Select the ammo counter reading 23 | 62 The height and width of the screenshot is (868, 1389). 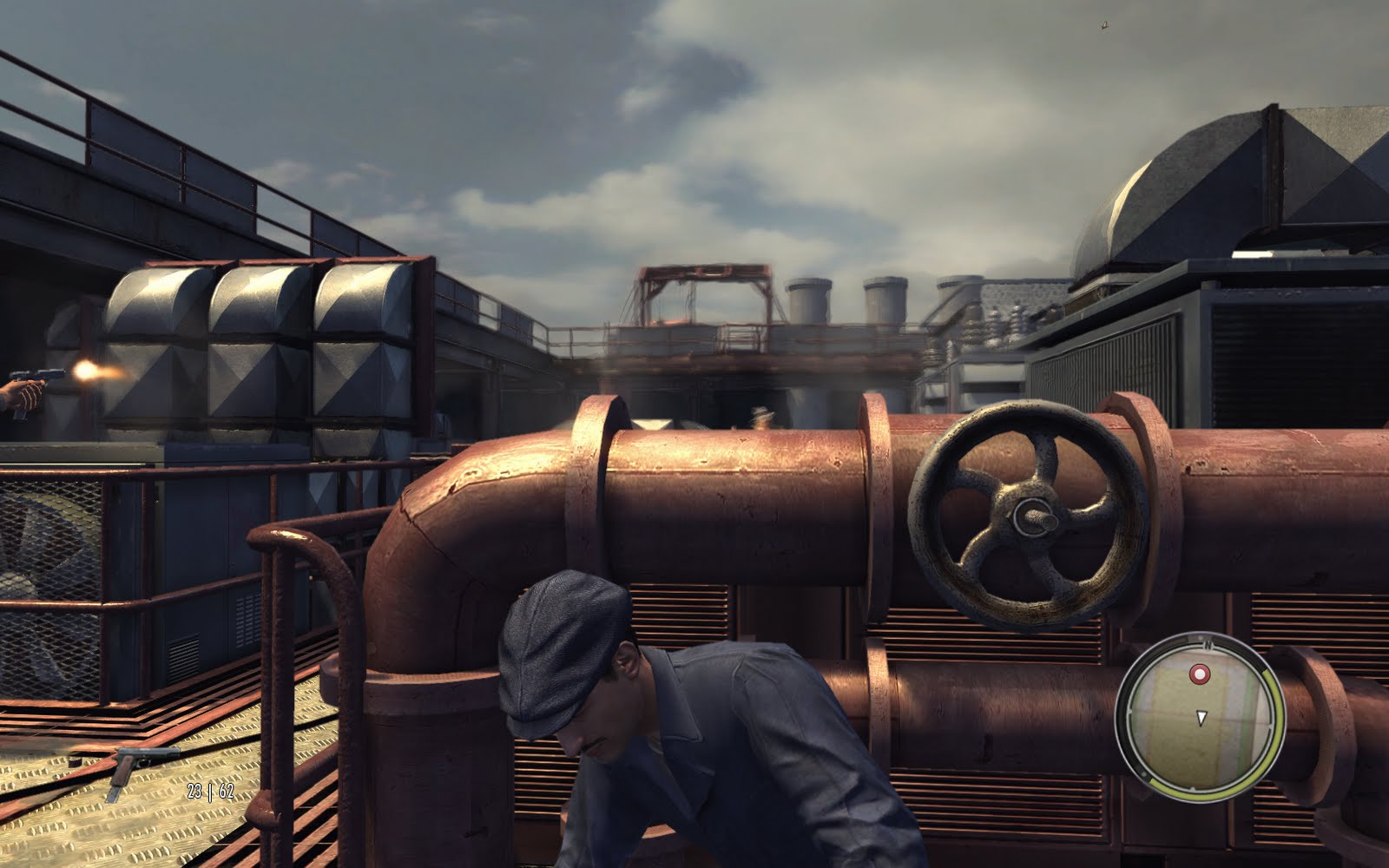point(211,791)
